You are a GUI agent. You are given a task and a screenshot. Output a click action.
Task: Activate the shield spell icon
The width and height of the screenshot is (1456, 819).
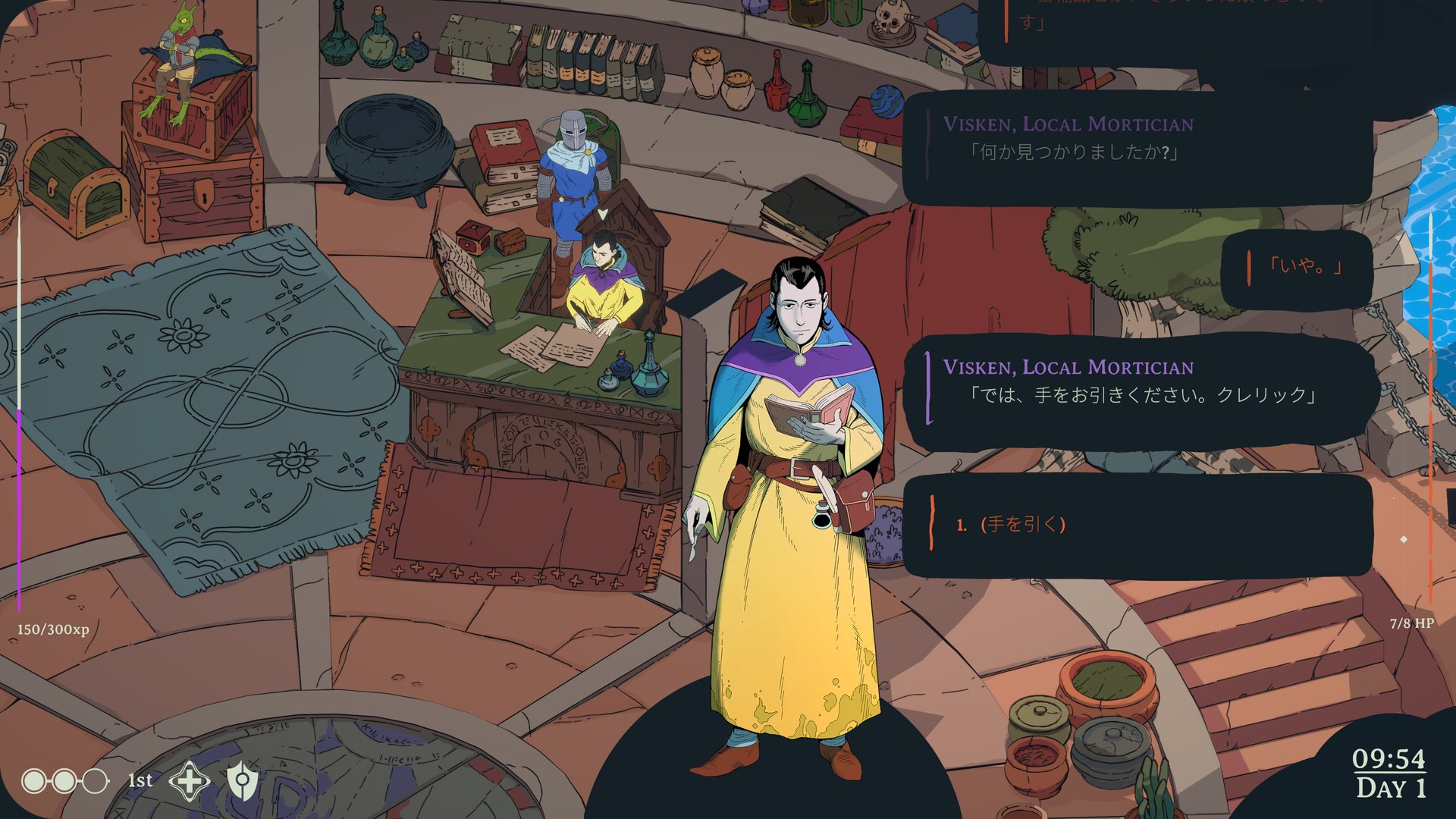243,780
